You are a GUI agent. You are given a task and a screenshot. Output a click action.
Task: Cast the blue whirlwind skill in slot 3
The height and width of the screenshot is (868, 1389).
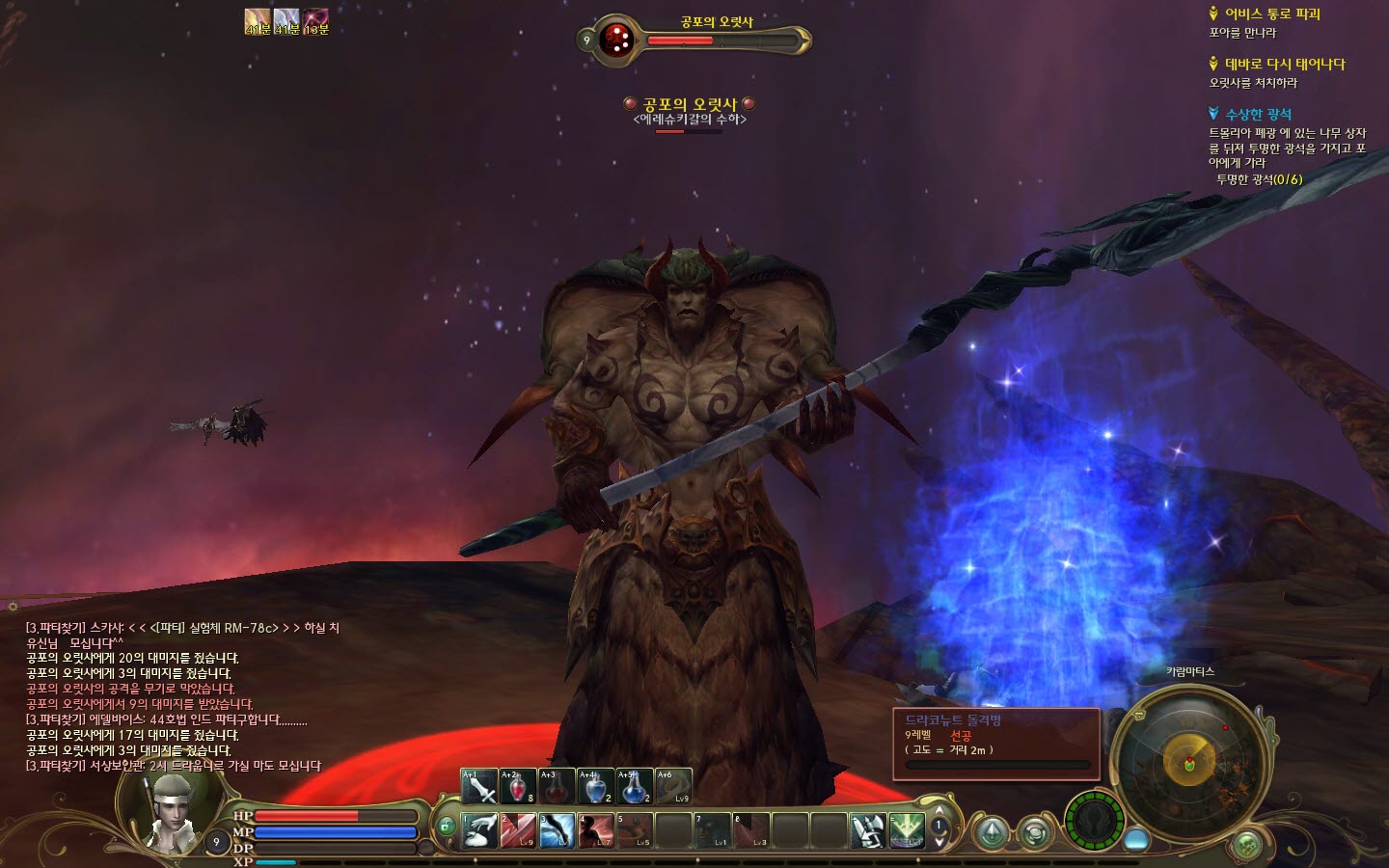[x=558, y=830]
